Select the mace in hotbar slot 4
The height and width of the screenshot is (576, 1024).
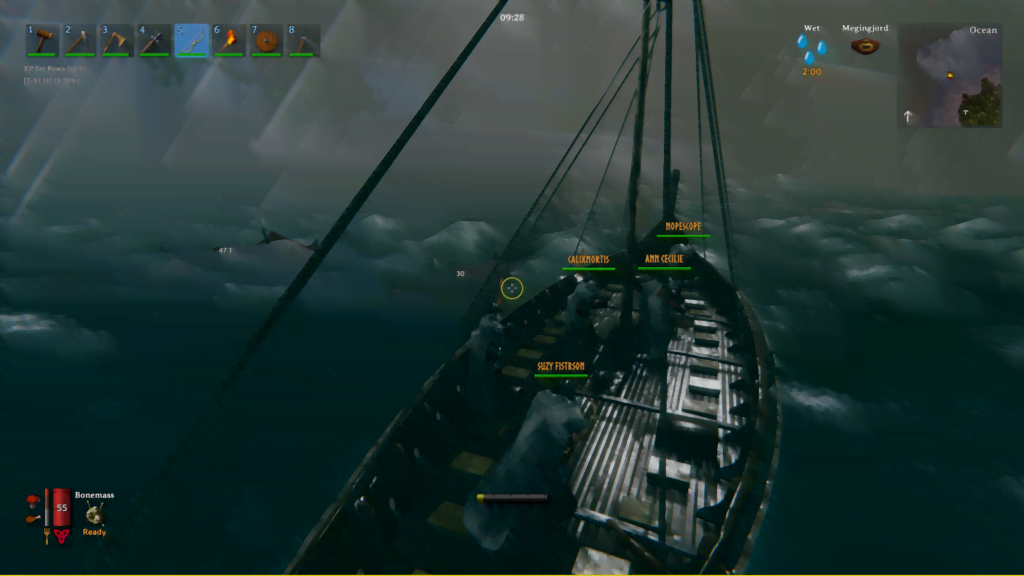[x=154, y=41]
